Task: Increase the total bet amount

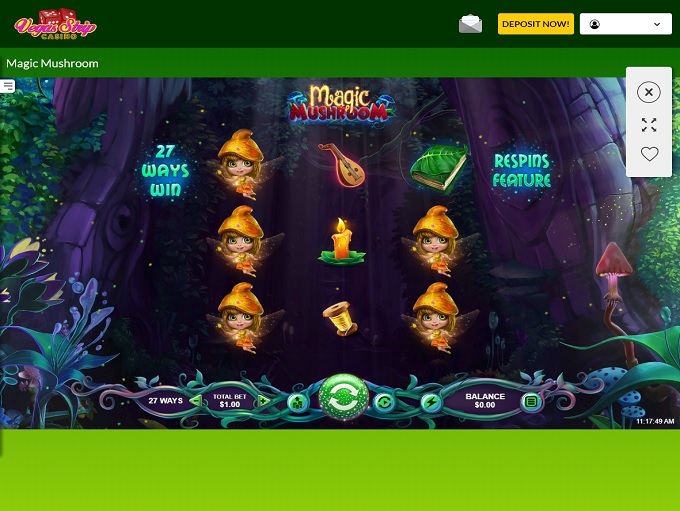Action: pos(263,401)
